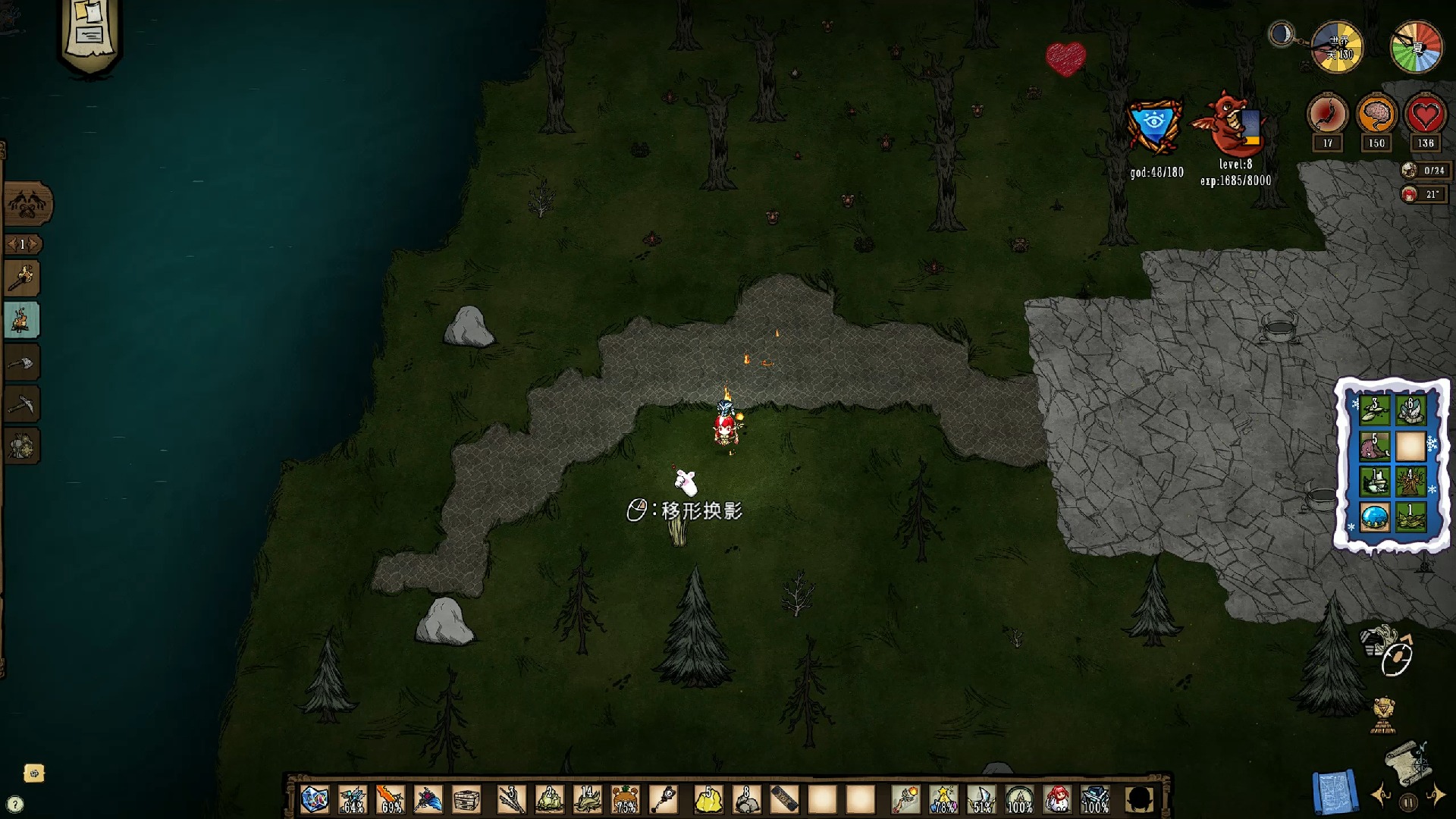The width and height of the screenshot is (1456, 819).
Task: Select the gold nugget inventory slot
Action: (708, 799)
